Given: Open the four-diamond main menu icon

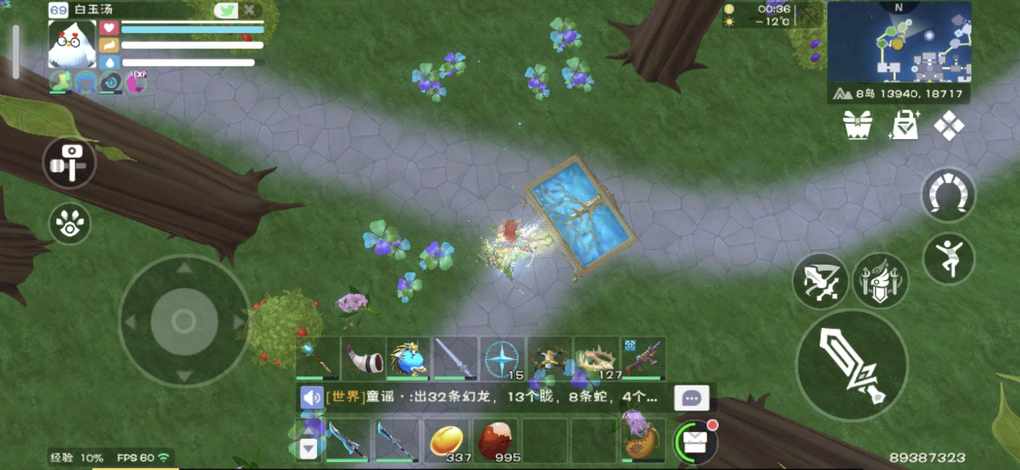Looking at the screenshot, I should 948,125.
